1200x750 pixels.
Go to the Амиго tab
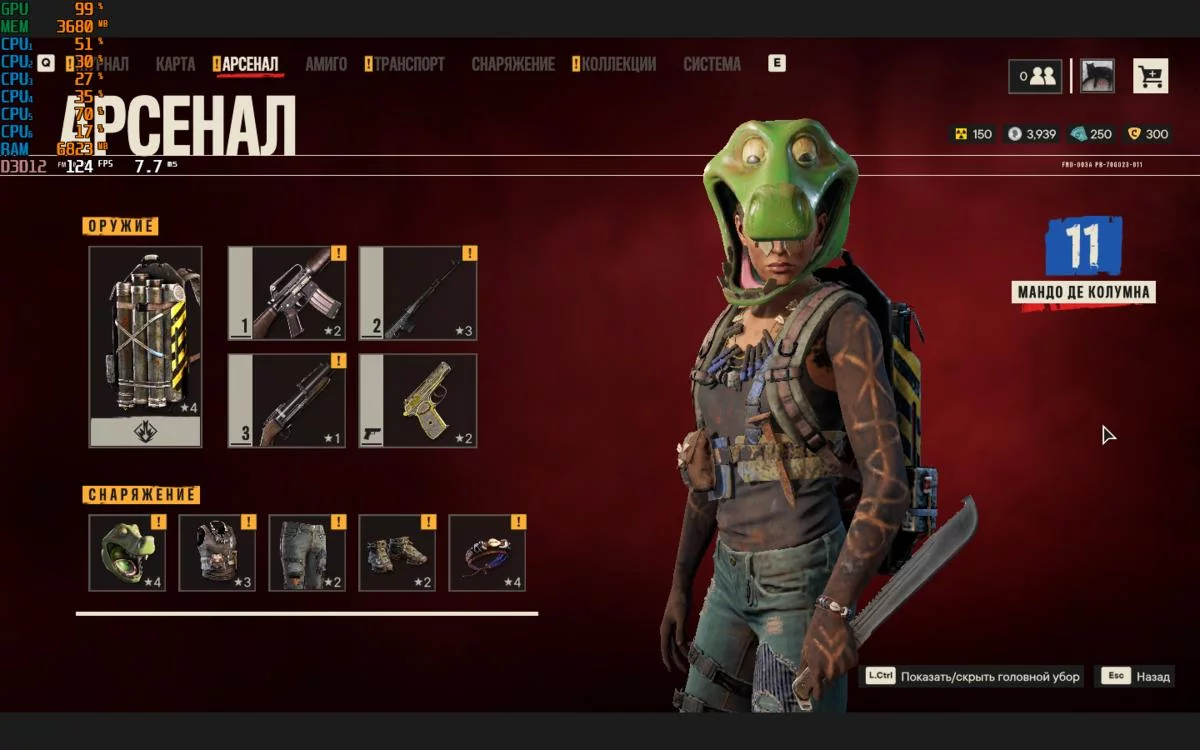coord(326,64)
